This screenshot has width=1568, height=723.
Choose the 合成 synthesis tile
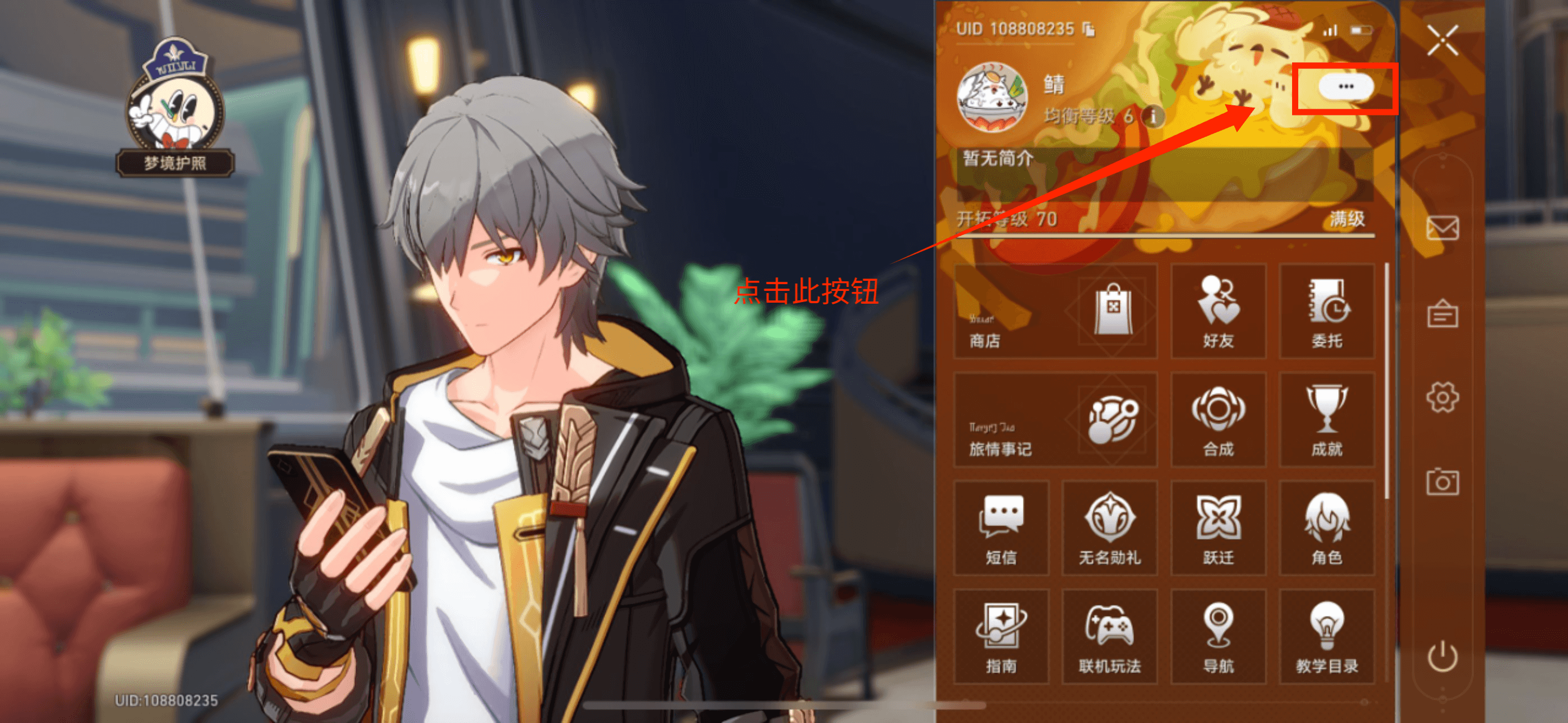tap(1218, 420)
